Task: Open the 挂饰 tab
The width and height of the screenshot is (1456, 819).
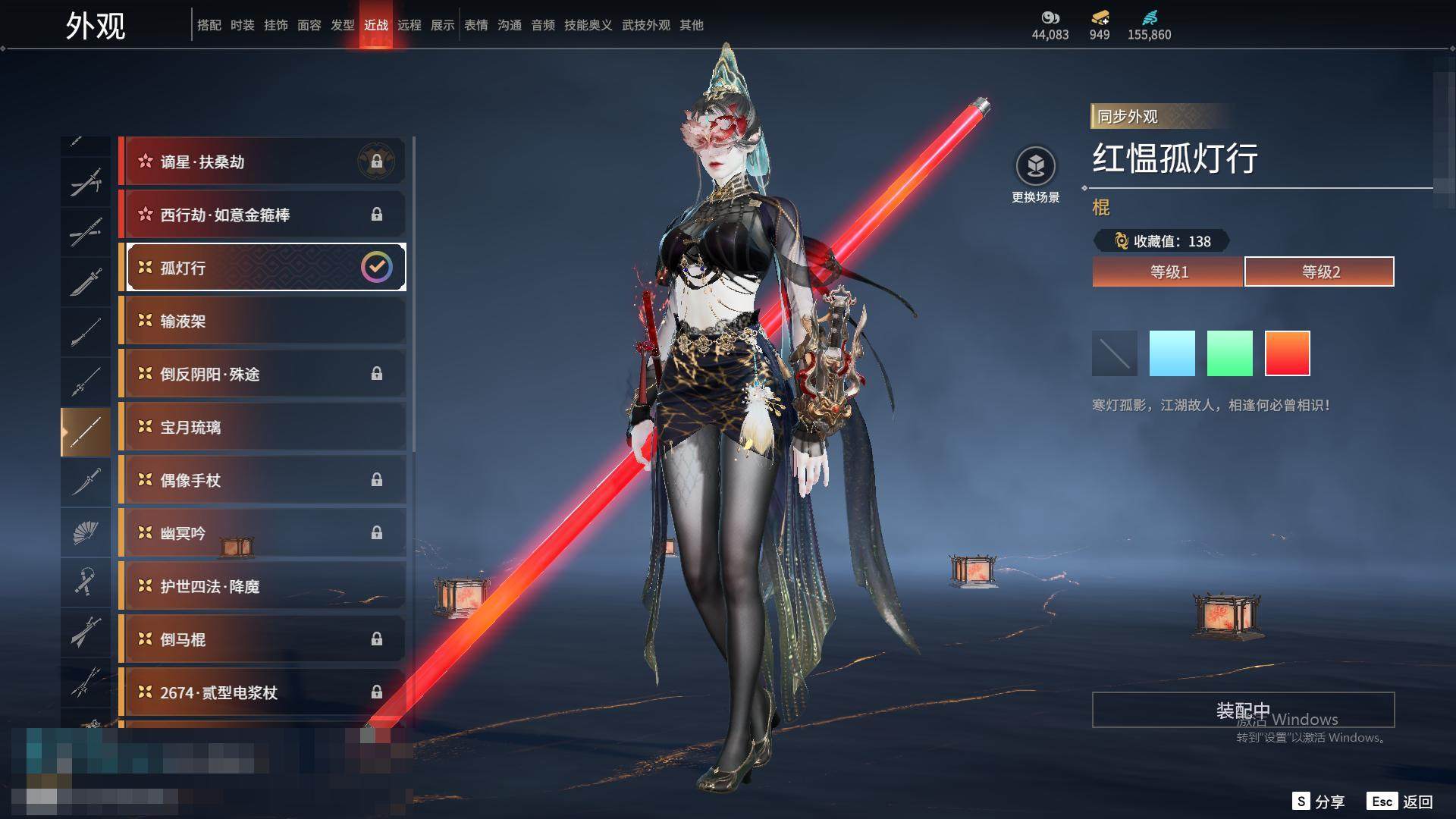Action: click(275, 25)
